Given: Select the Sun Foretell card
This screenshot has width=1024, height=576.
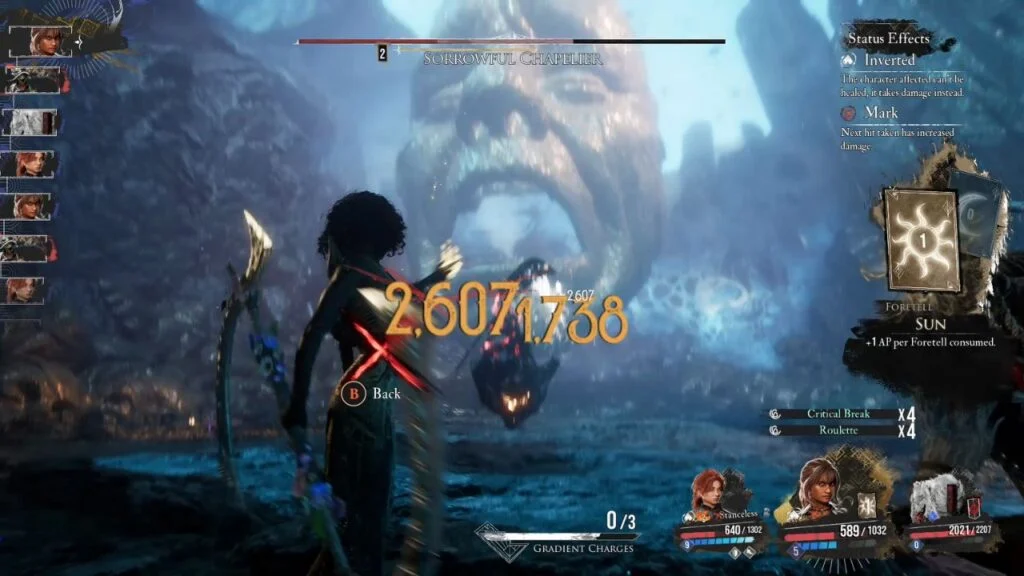Looking at the screenshot, I should coord(921,240).
